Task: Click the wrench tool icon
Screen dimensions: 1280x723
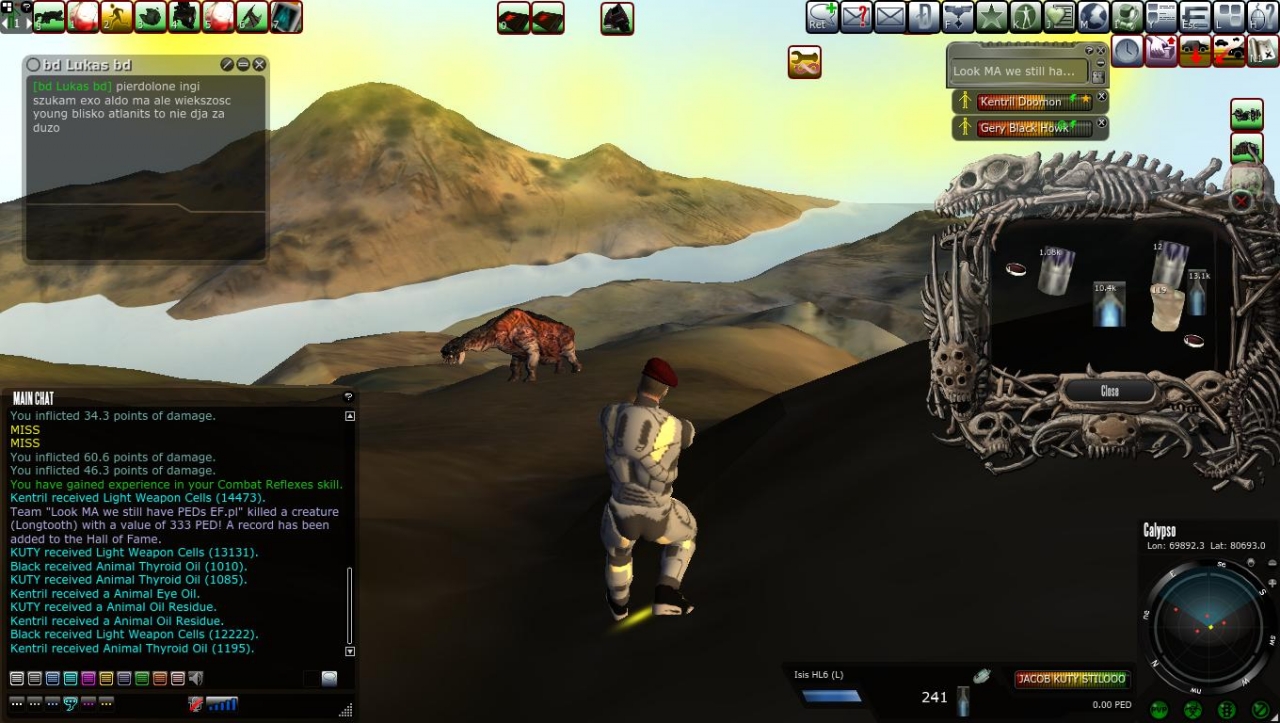Action: tap(804, 62)
